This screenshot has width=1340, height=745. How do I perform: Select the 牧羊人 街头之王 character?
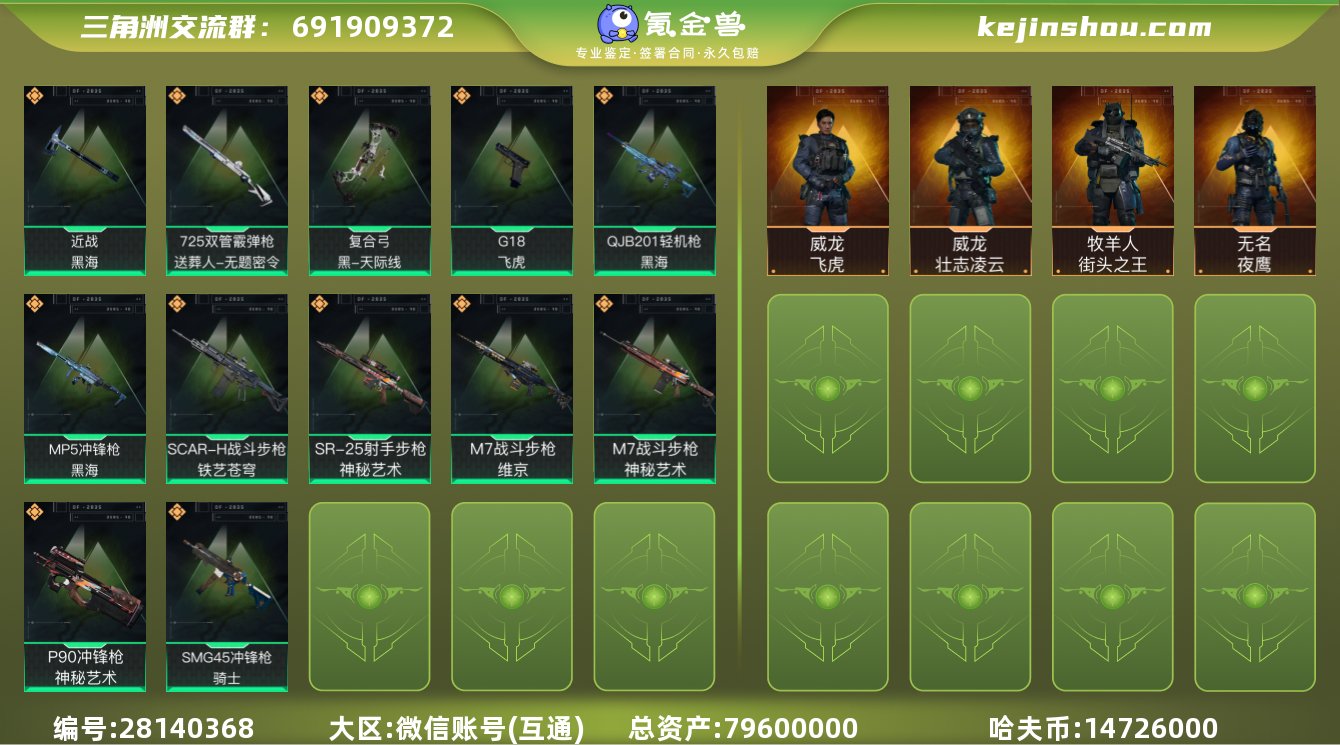(1111, 178)
